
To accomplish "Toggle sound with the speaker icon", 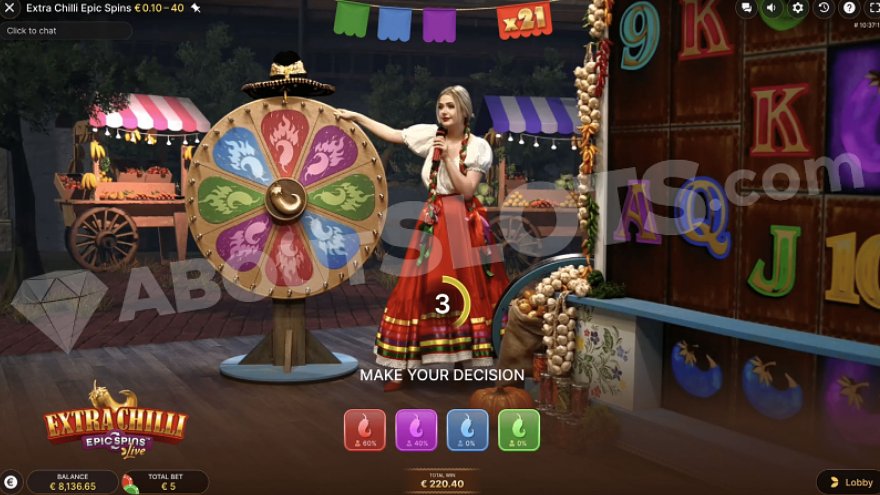I will (772, 8).
